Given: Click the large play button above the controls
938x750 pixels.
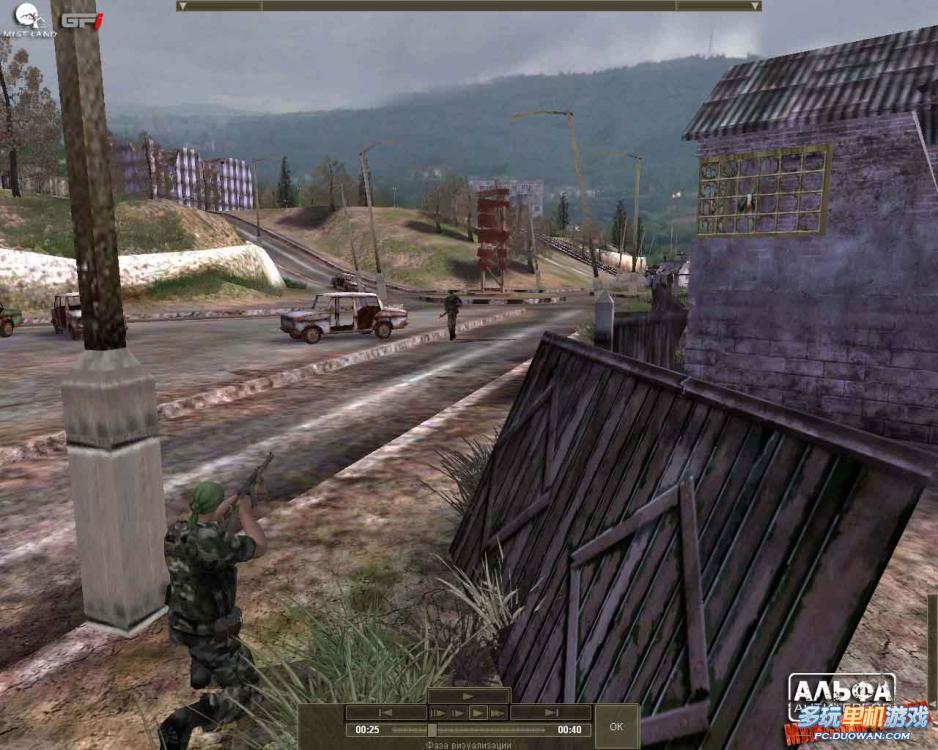Looking at the screenshot, I should click(x=468, y=696).
